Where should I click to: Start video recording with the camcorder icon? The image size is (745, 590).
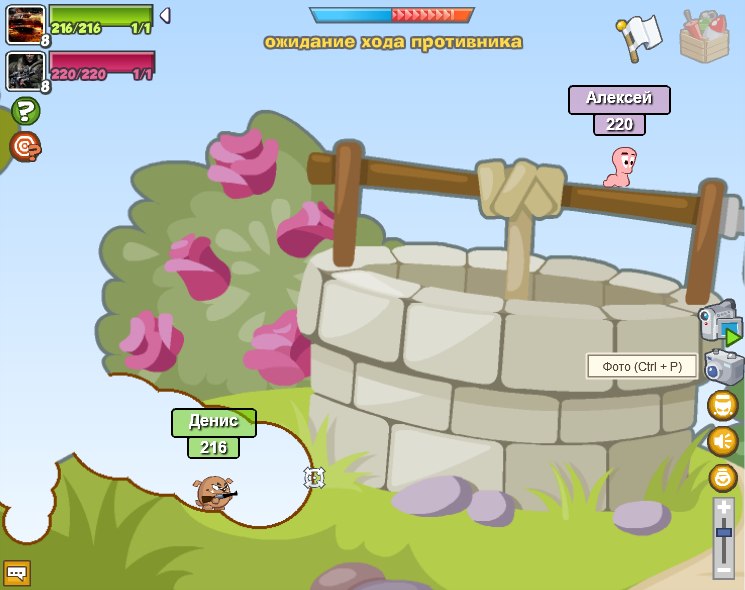tap(720, 324)
